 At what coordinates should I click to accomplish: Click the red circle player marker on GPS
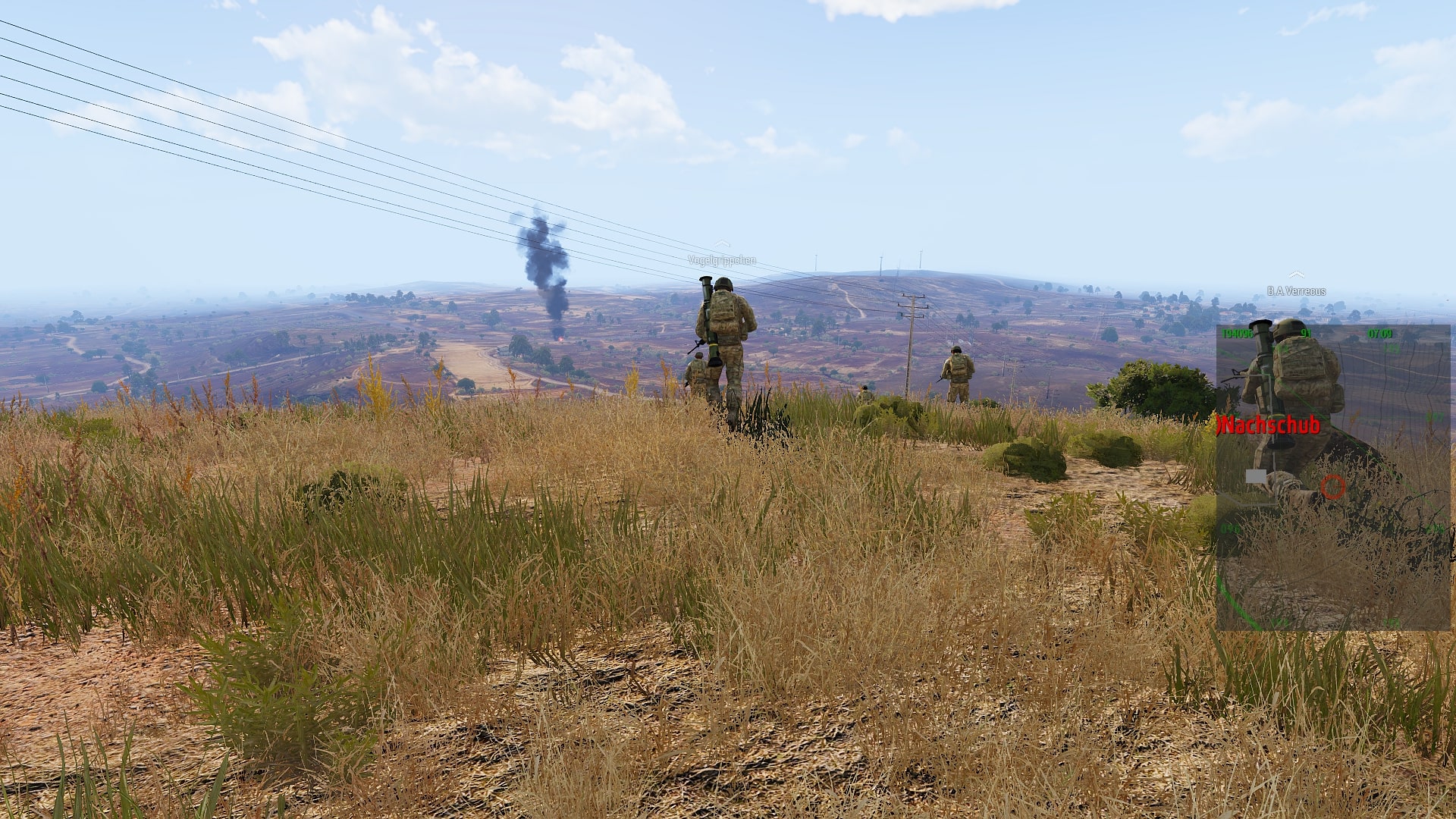[1332, 487]
